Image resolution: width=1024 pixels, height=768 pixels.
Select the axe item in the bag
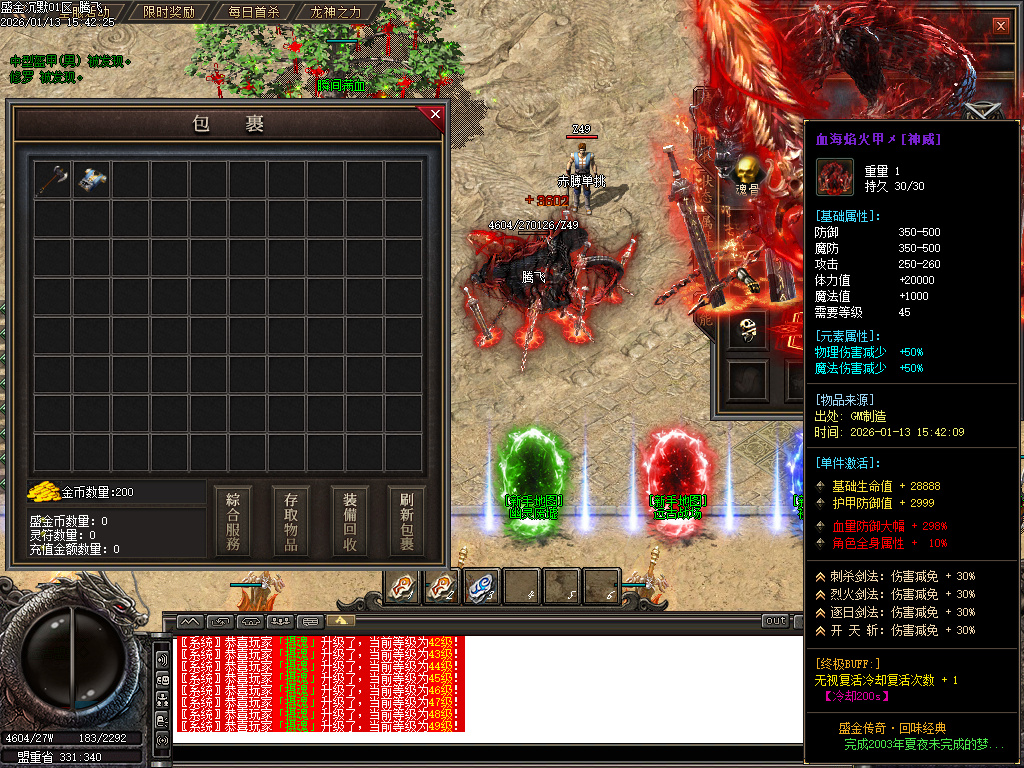click(x=52, y=180)
